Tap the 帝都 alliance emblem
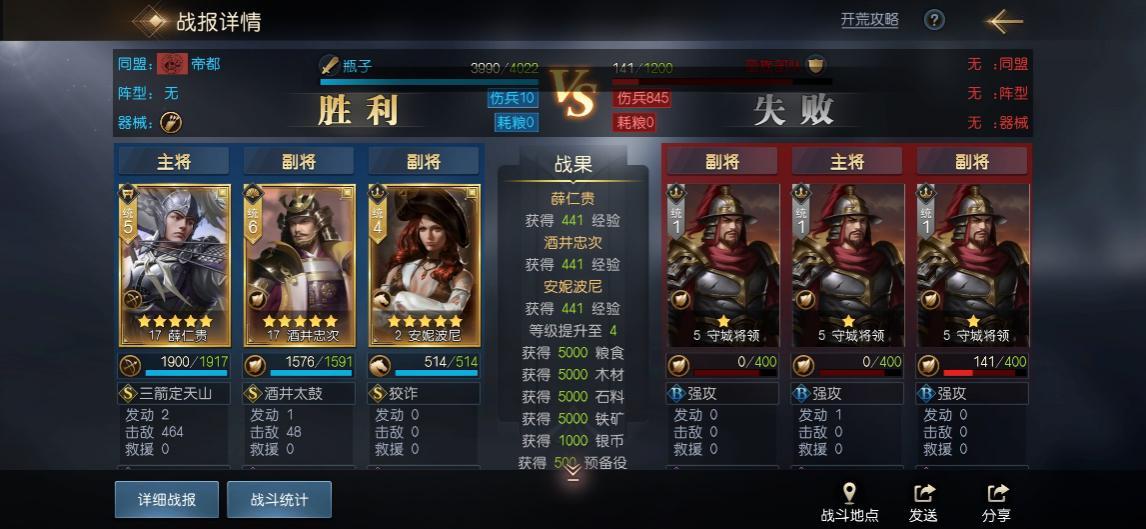 (x=172, y=64)
